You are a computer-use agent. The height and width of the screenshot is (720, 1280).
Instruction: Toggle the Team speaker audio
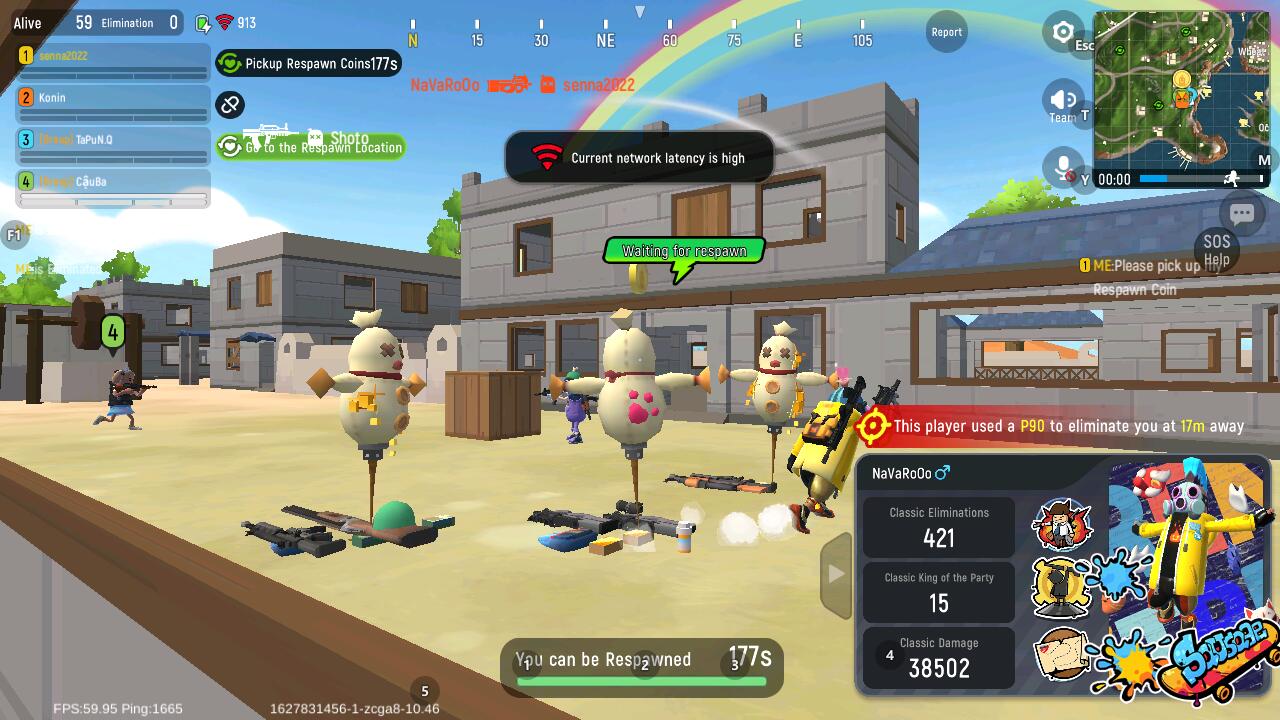point(1062,100)
